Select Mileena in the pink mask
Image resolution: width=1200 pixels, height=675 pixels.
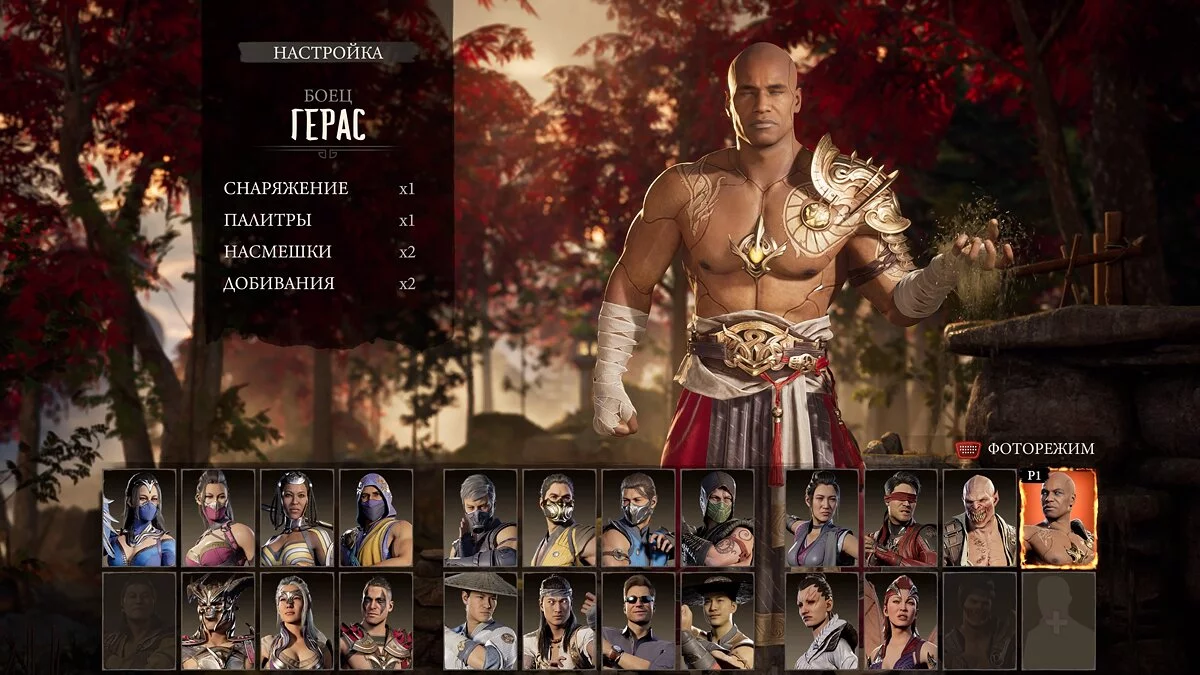(x=218, y=518)
